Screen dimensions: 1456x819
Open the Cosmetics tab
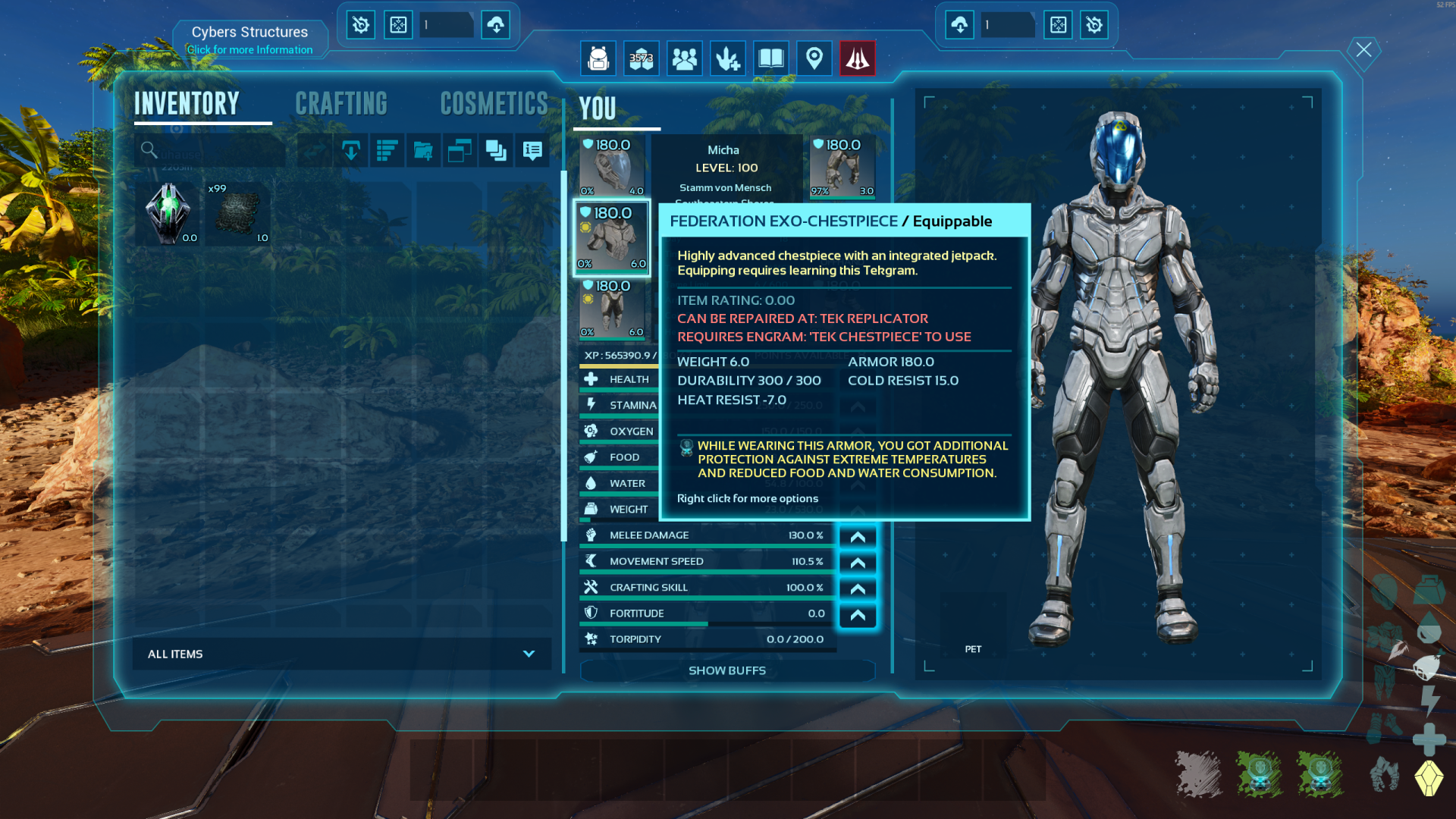click(x=494, y=104)
